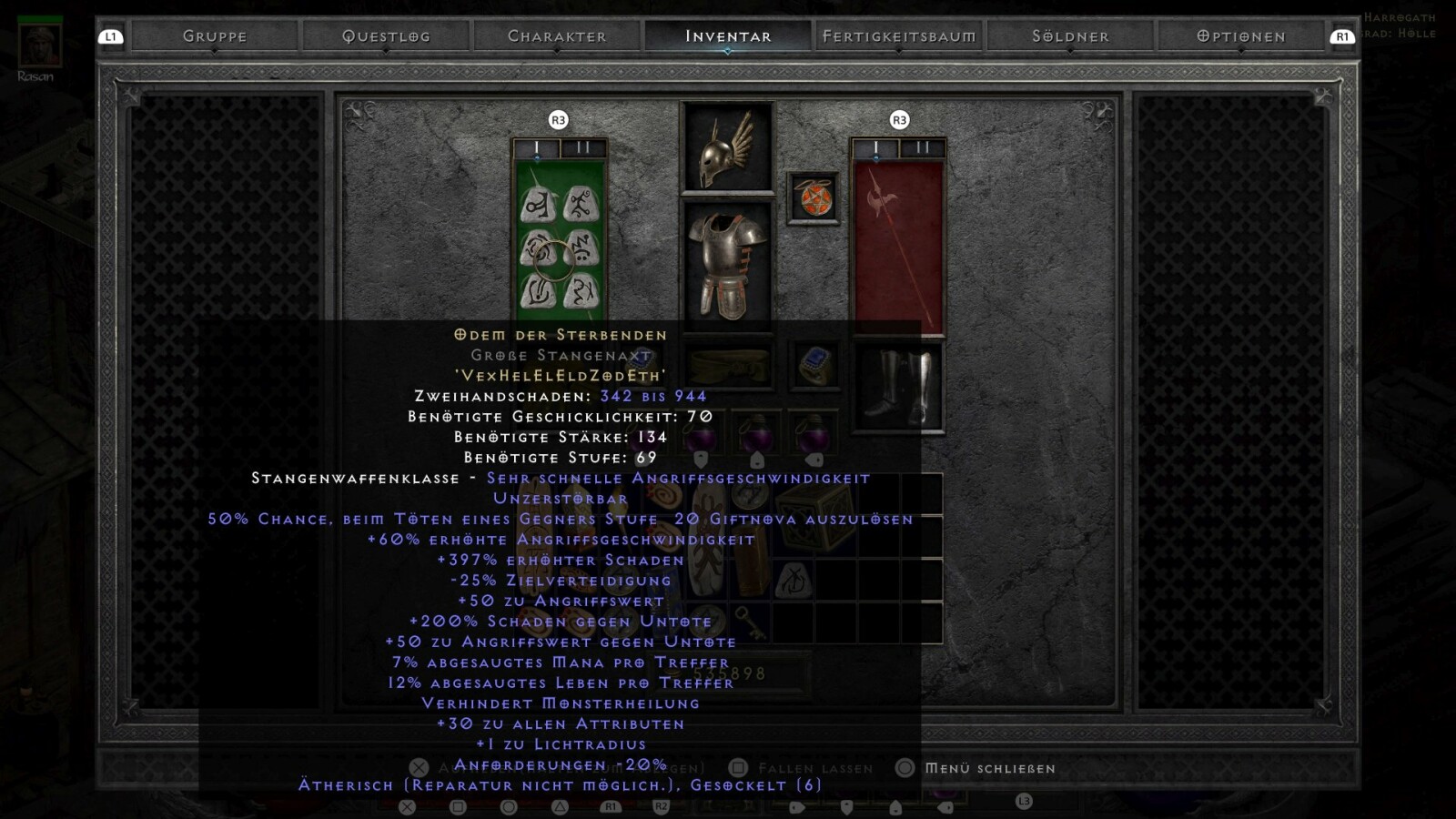The width and height of the screenshot is (1456, 819).
Task: Switch to the Fertigkeitsbaum tab
Action: click(x=899, y=36)
